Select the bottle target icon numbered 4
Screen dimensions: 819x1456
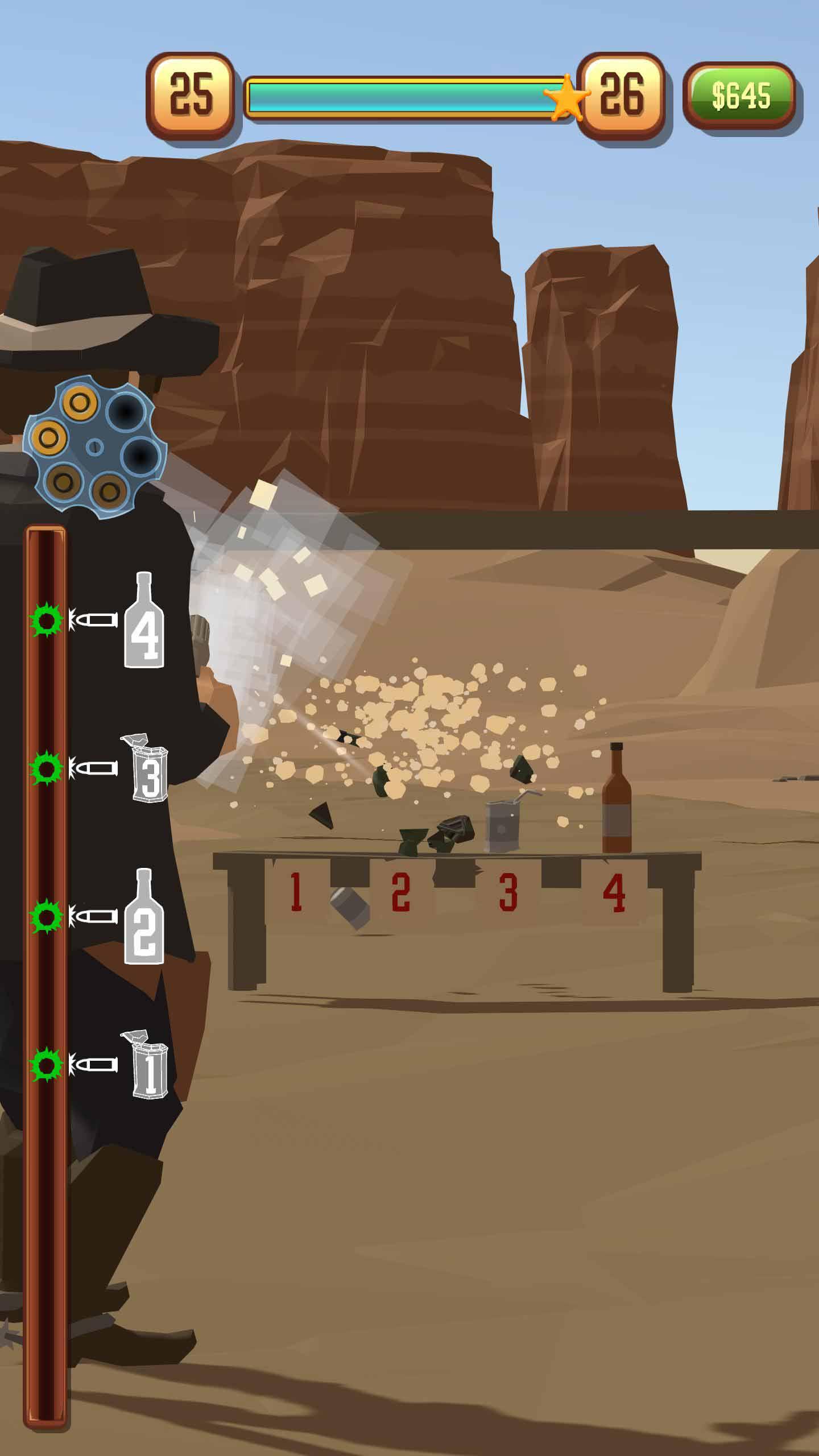click(144, 621)
